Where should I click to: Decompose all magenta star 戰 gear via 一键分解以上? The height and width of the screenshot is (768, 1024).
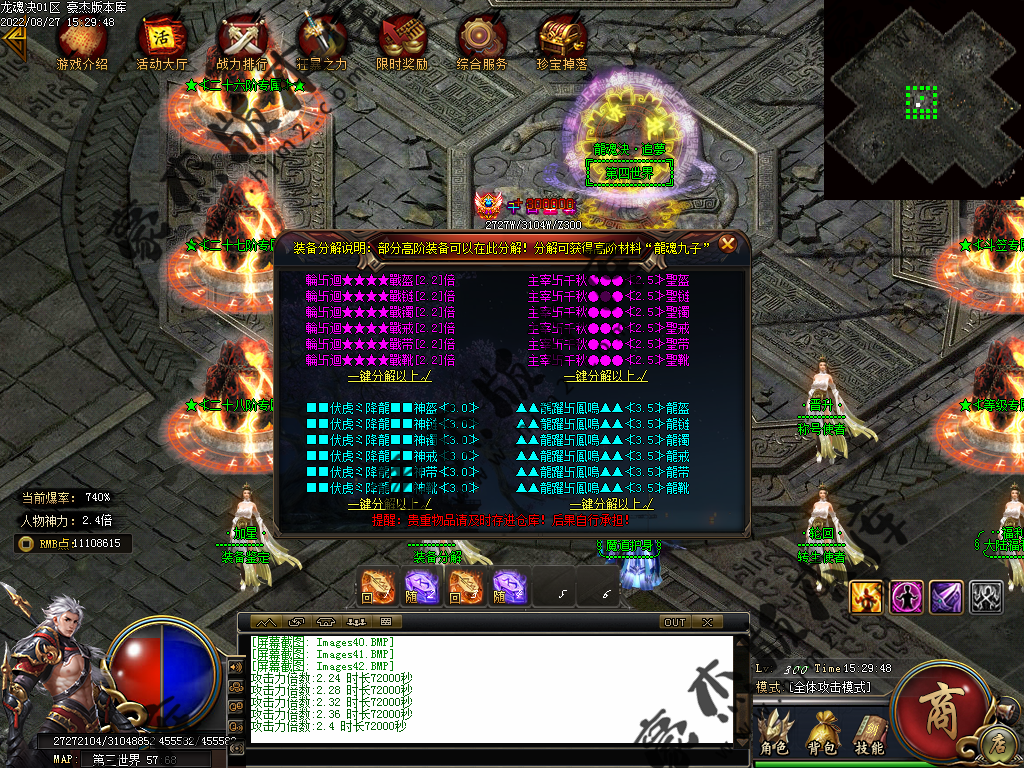pos(389,376)
